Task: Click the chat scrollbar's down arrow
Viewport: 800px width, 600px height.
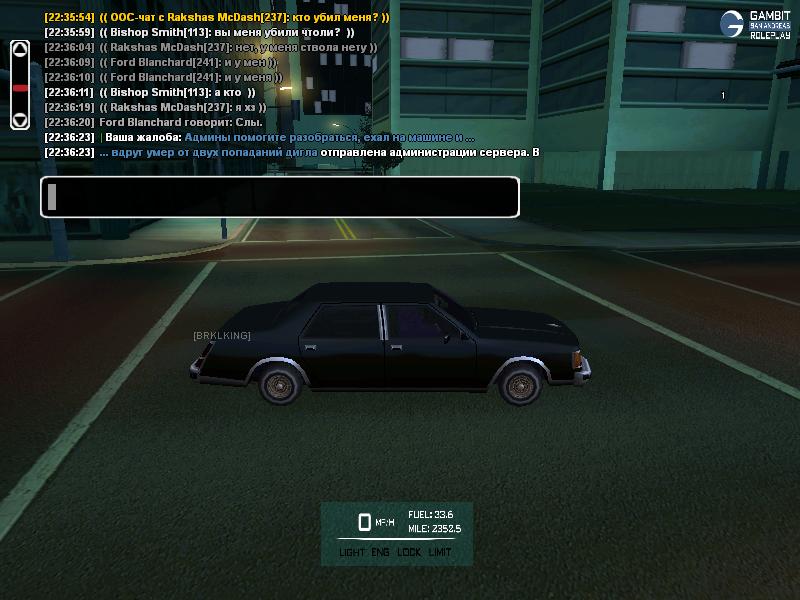Action: pos(19,120)
